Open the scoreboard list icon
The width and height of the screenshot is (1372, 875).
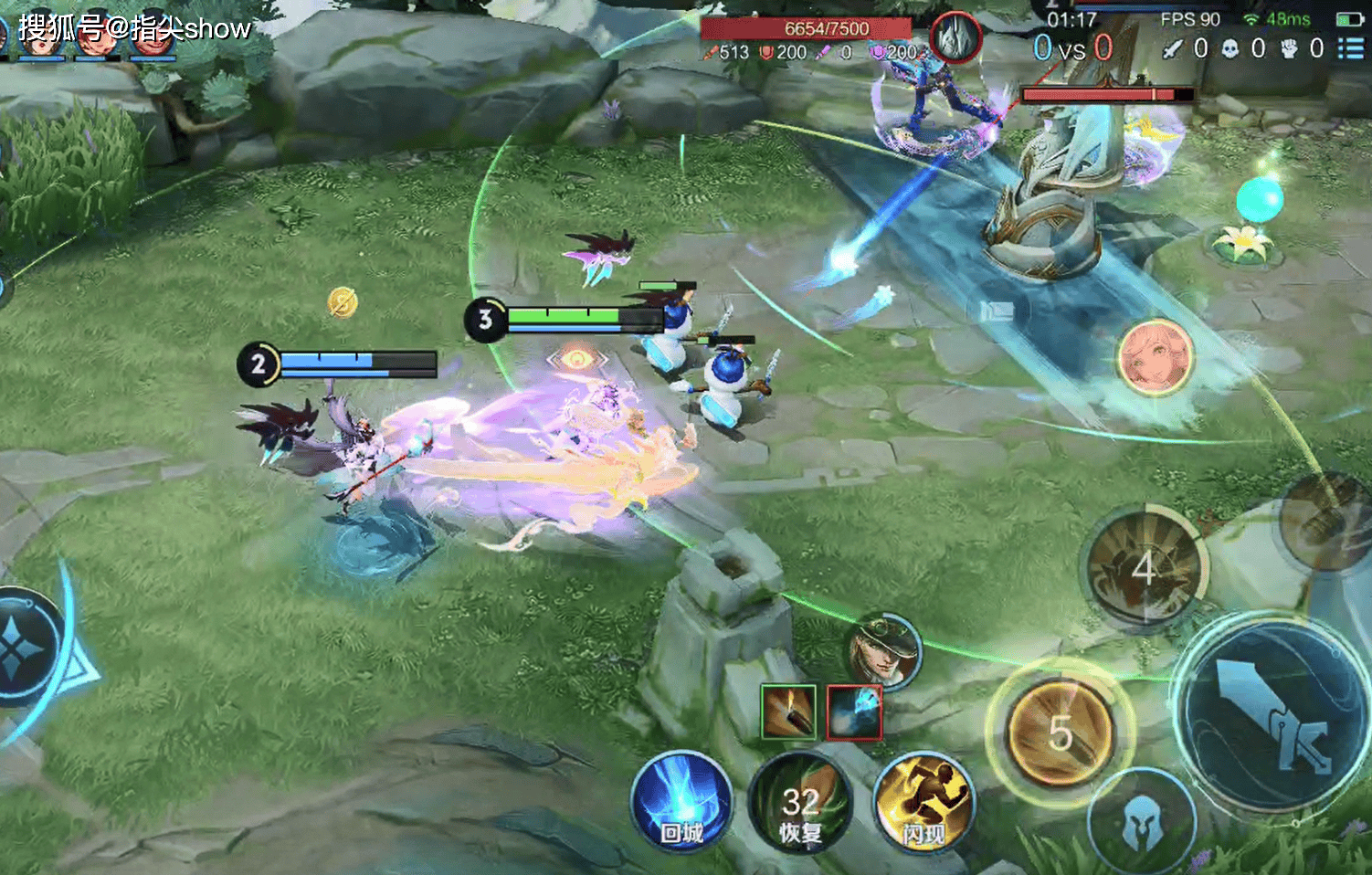pos(1351,47)
